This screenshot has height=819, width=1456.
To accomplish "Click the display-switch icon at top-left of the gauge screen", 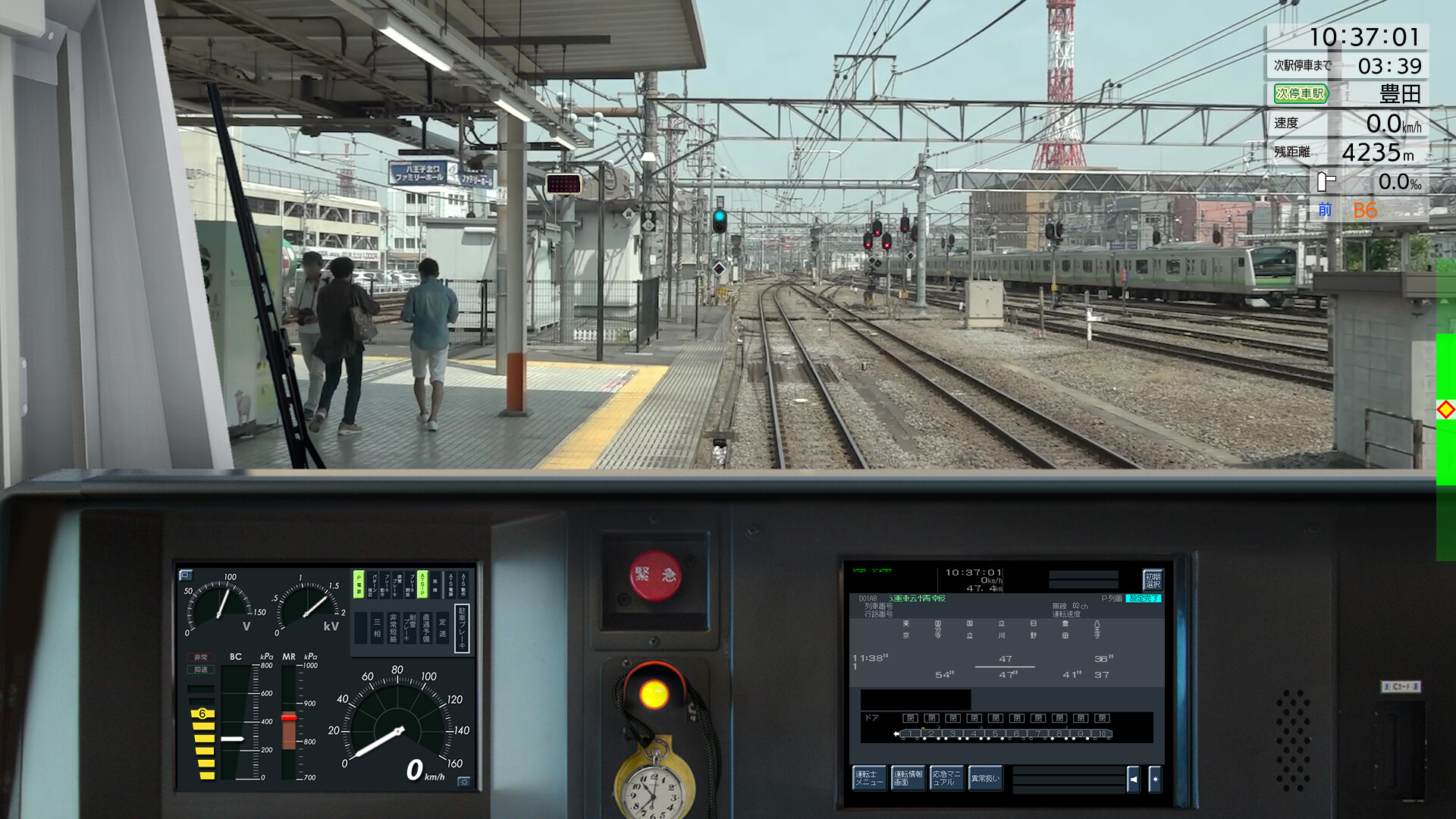I will coord(186,576).
